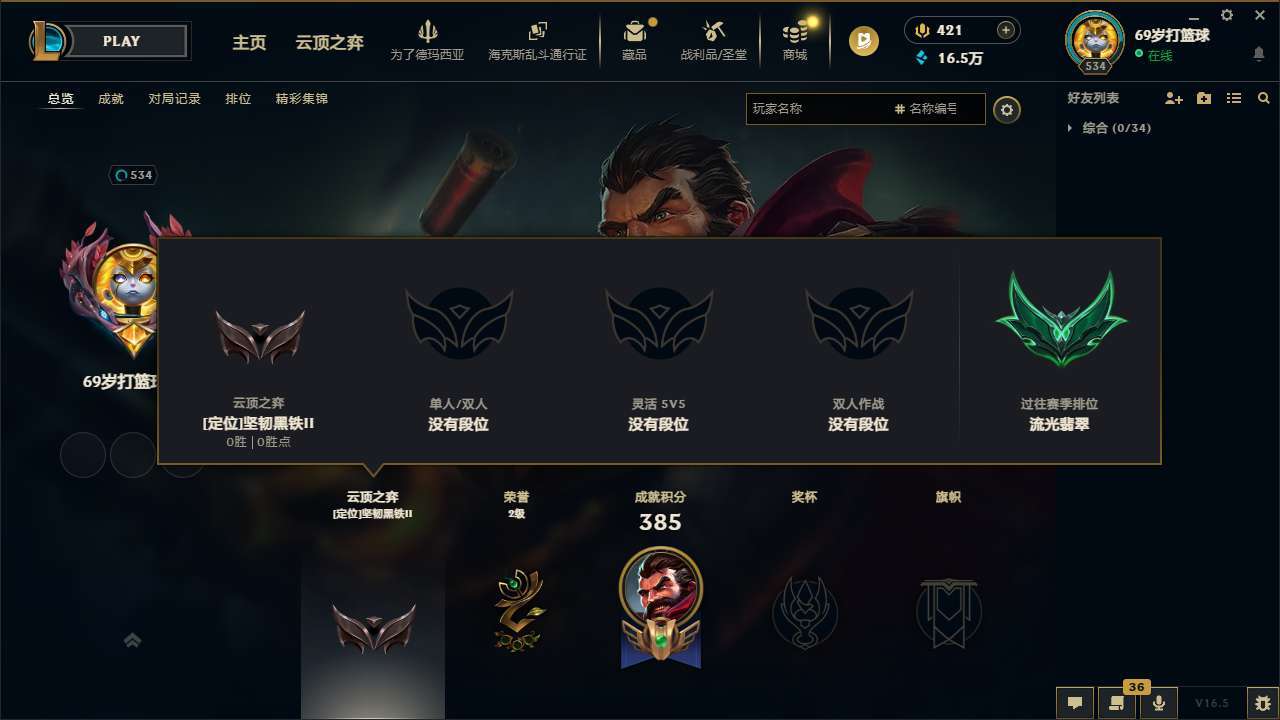Image resolution: width=1280 pixels, height=720 pixels.
Task: Open the search filter gear dropdown
Action: click(x=1007, y=110)
